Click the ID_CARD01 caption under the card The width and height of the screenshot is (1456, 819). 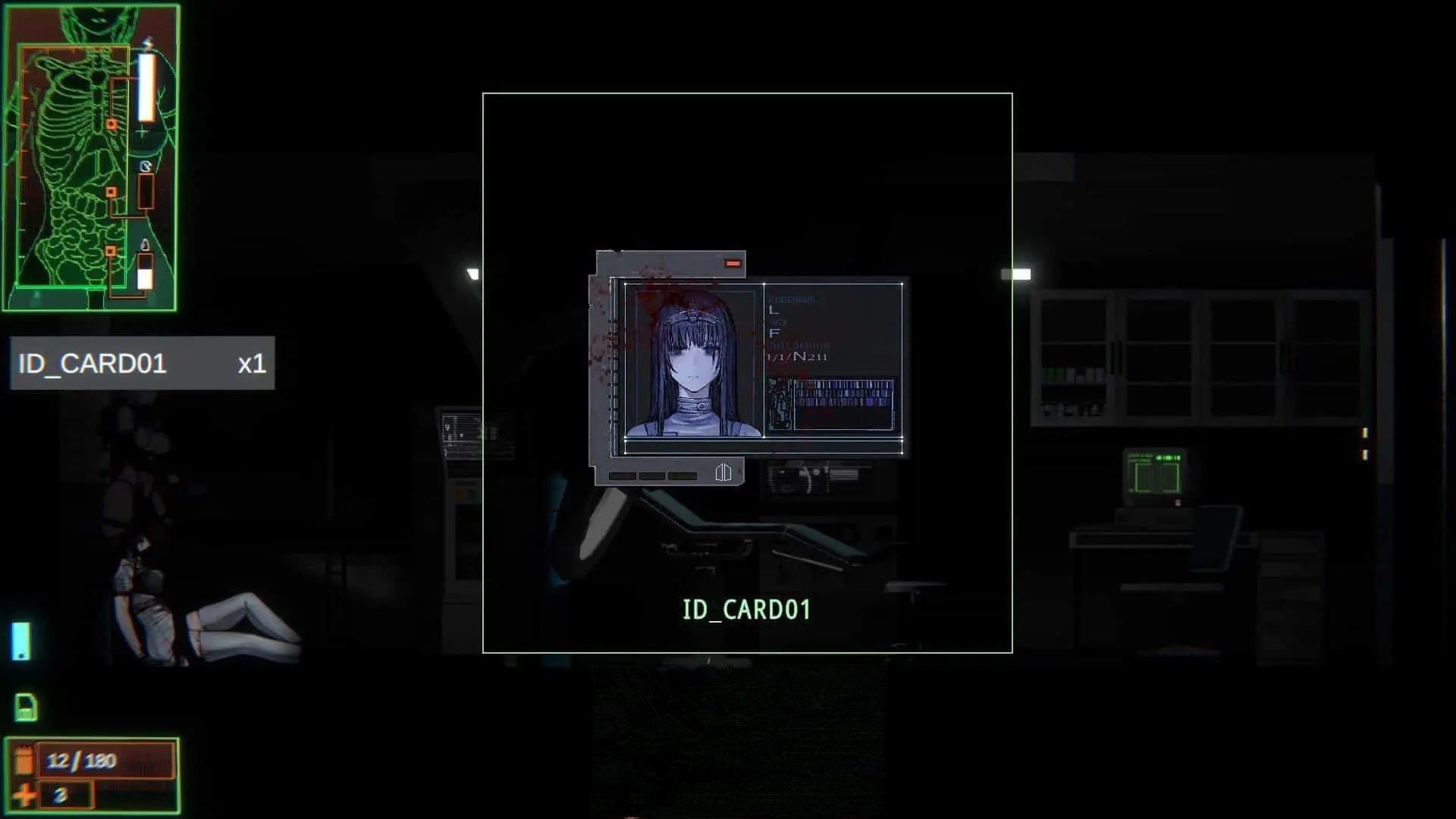tap(746, 609)
